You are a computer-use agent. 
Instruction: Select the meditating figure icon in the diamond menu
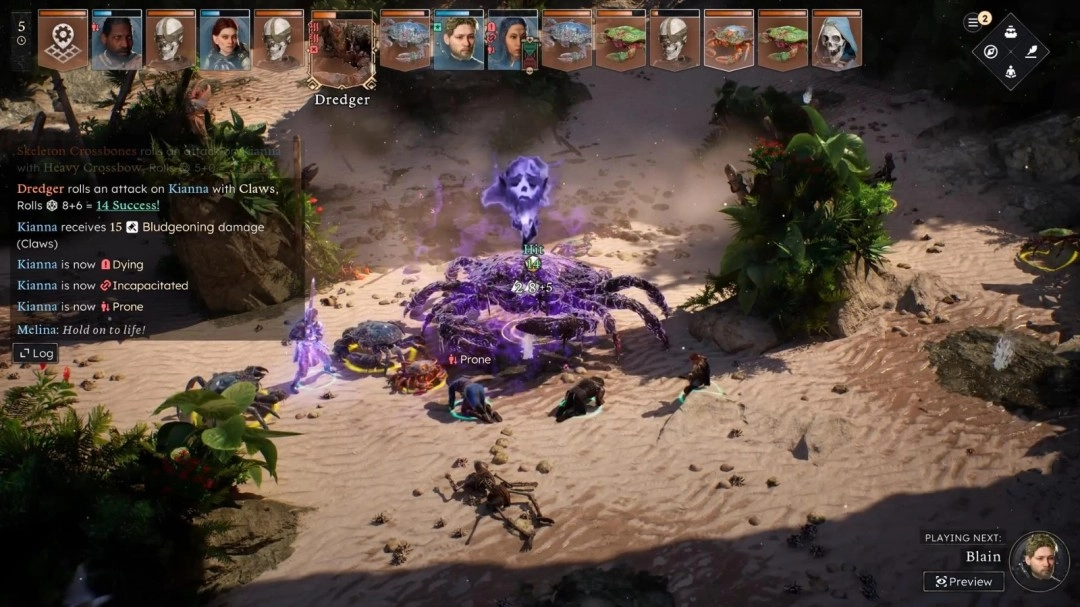1010,71
